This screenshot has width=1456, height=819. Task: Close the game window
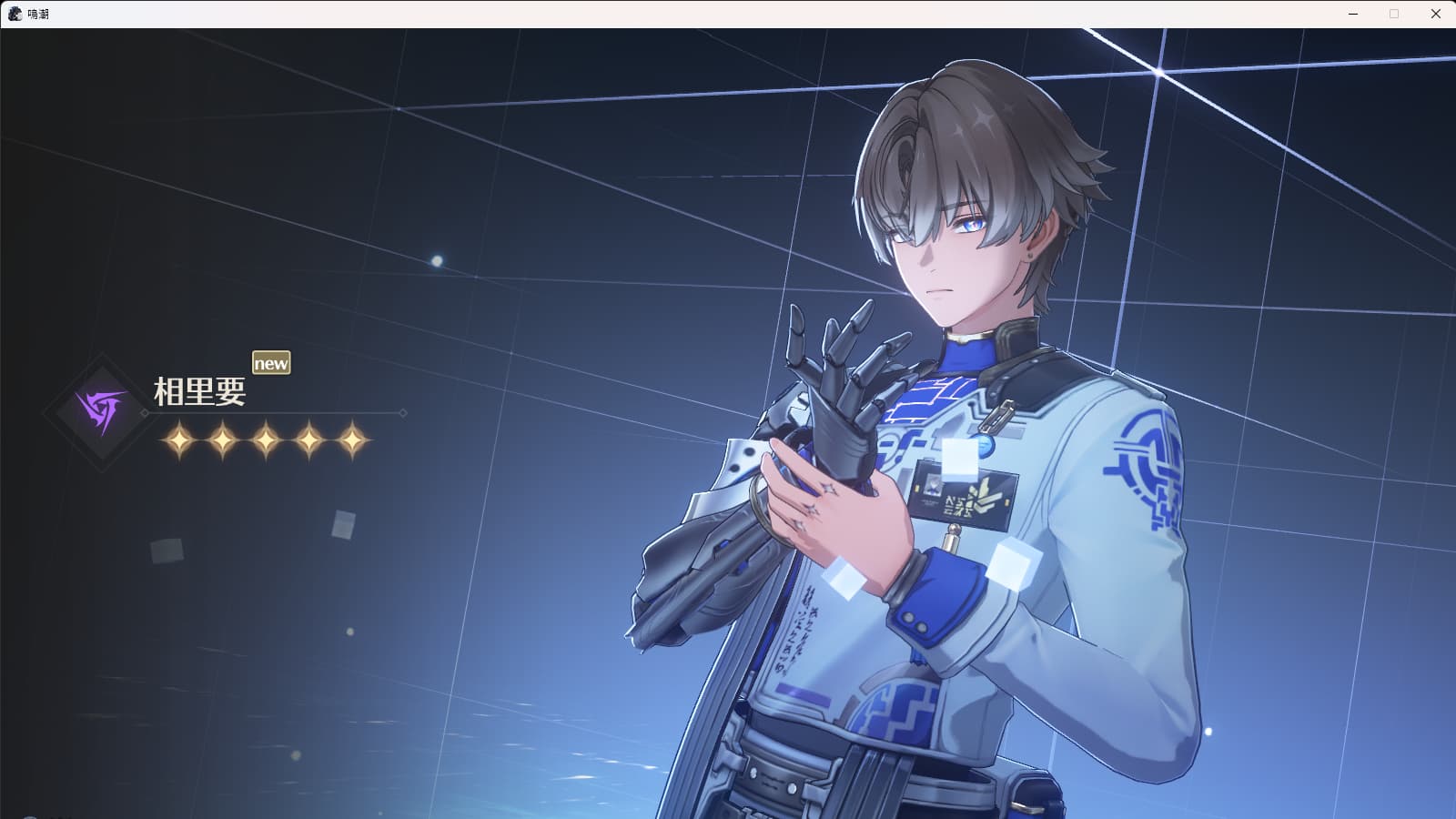pyautogui.click(x=1435, y=14)
